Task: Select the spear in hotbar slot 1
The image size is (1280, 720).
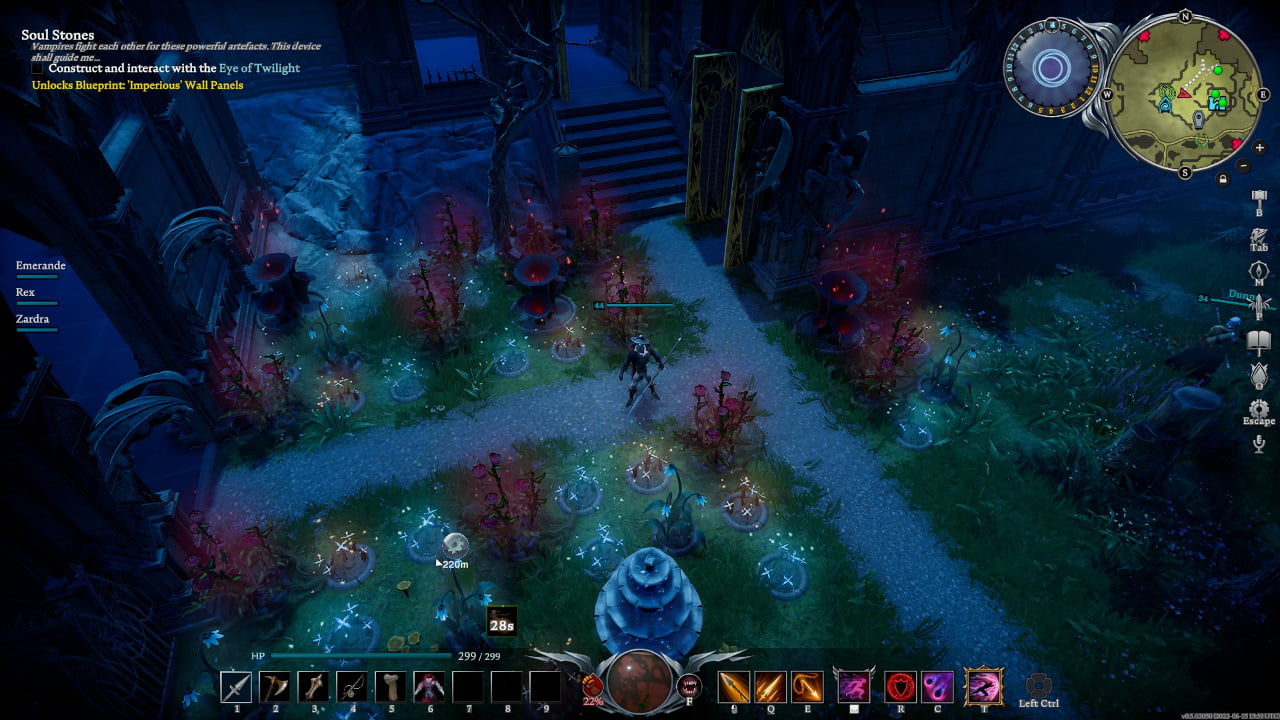Action: [237, 686]
